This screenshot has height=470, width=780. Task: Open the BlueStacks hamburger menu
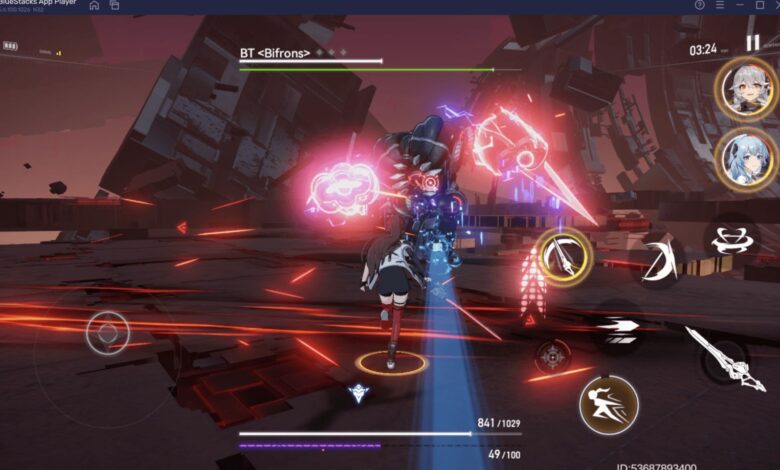point(722,5)
